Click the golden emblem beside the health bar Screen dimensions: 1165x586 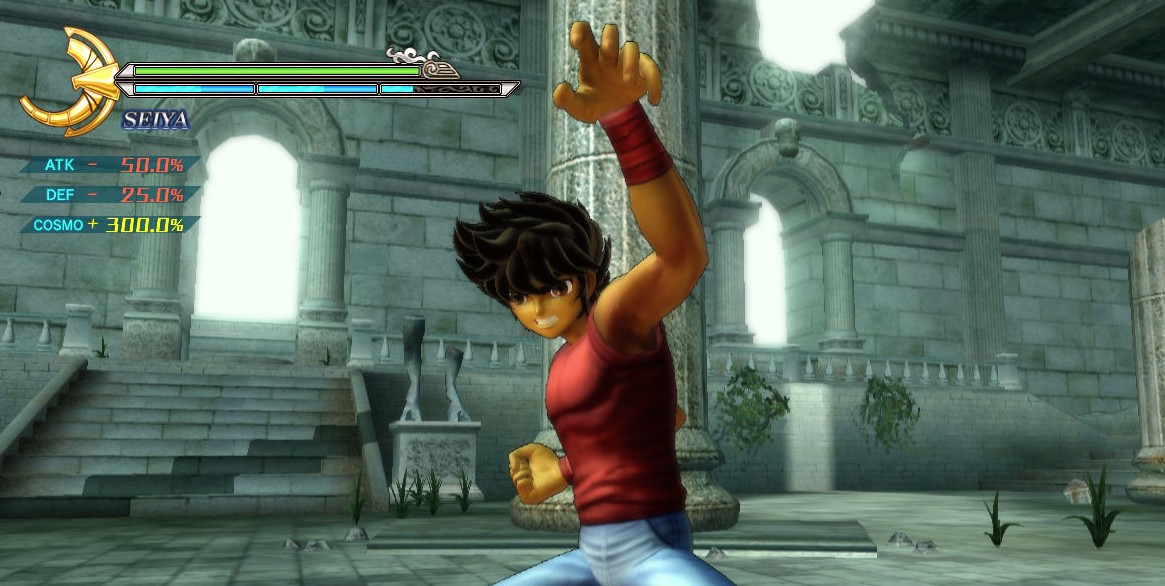[70, 82]
